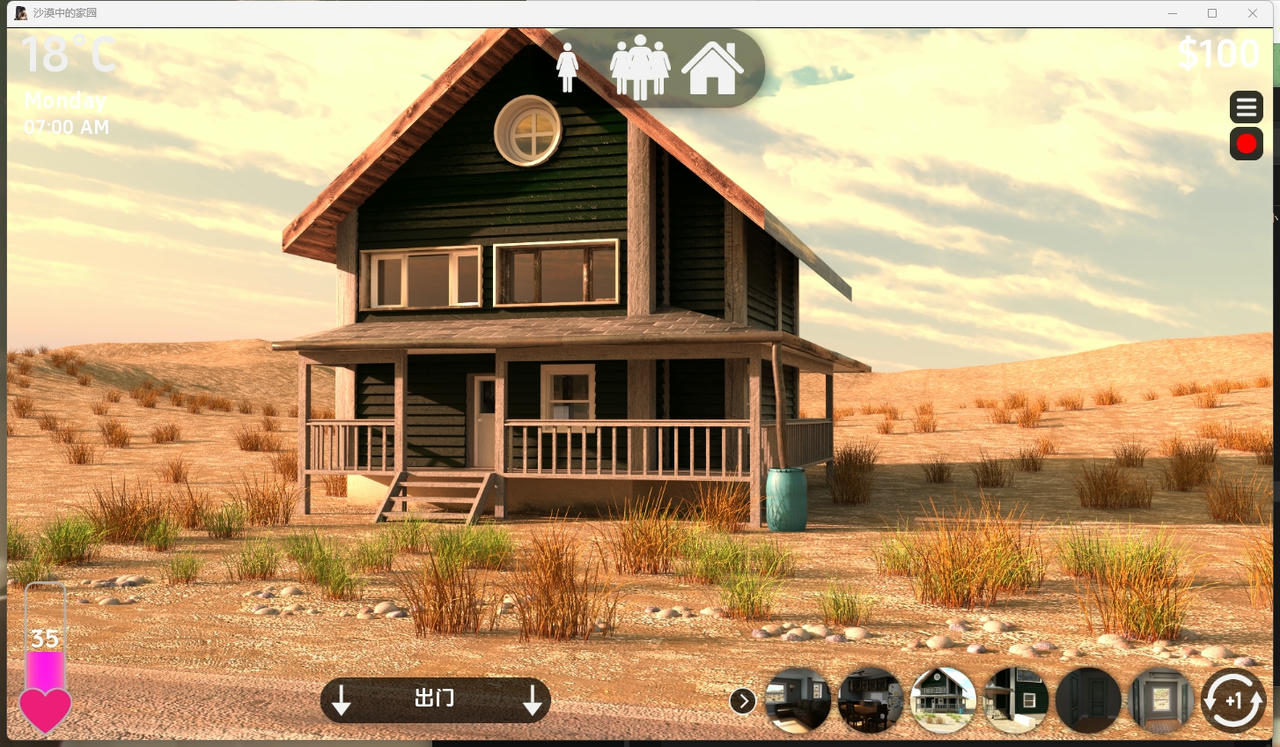Click the $100 money display

tap(1218, 54)
